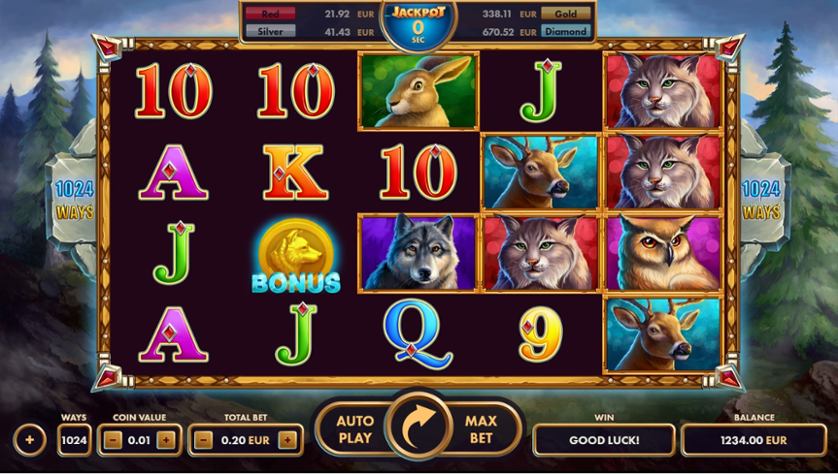Open the round plus menu button
The image size is (838, 474).
29,439
